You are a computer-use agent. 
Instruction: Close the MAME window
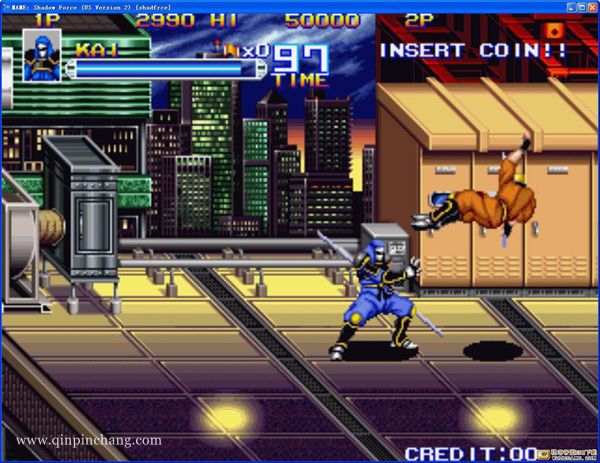[x=590, y=6]
